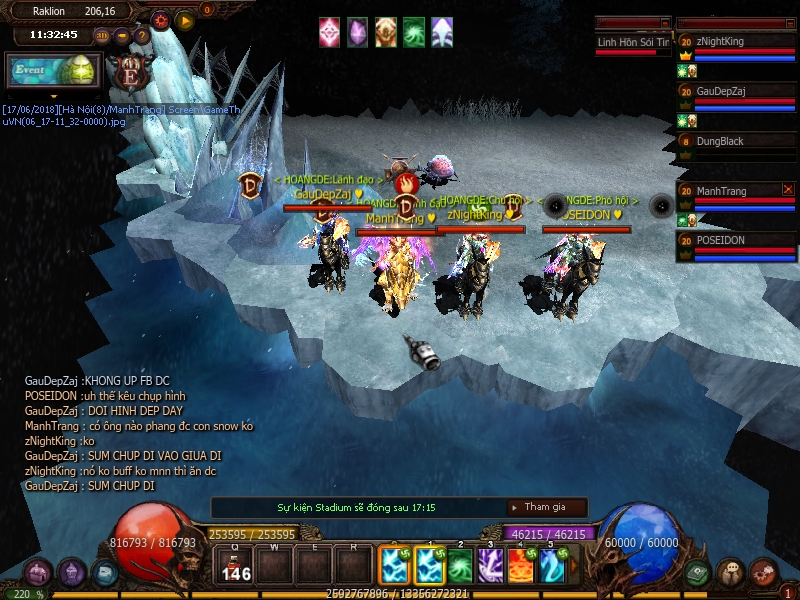The image size is (800, 600).
Task: Open the question mark help button
Action: coord(142,36)
